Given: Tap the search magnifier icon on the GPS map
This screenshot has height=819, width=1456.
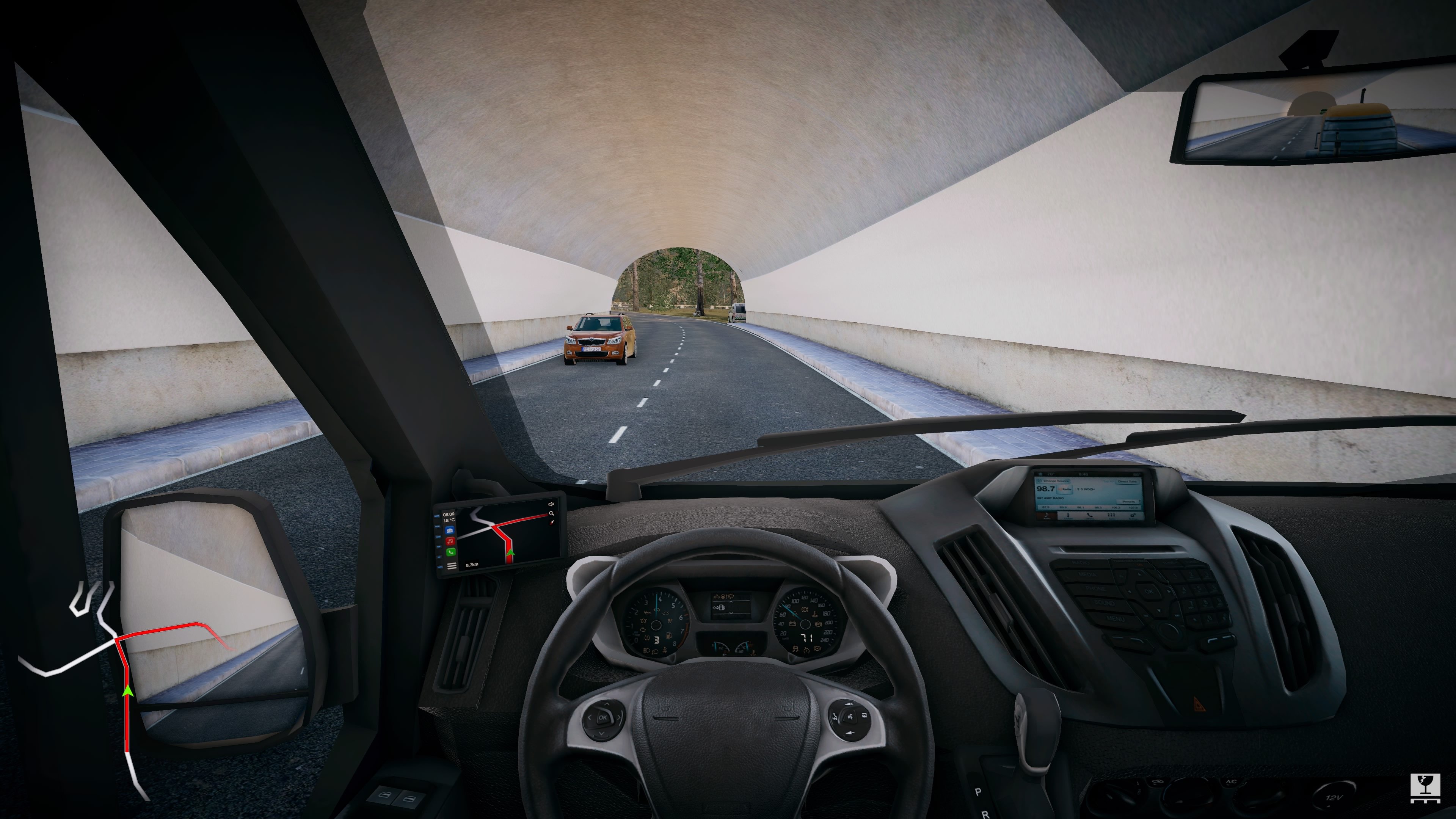Looking at the screenshot, I should pos(552,513).
